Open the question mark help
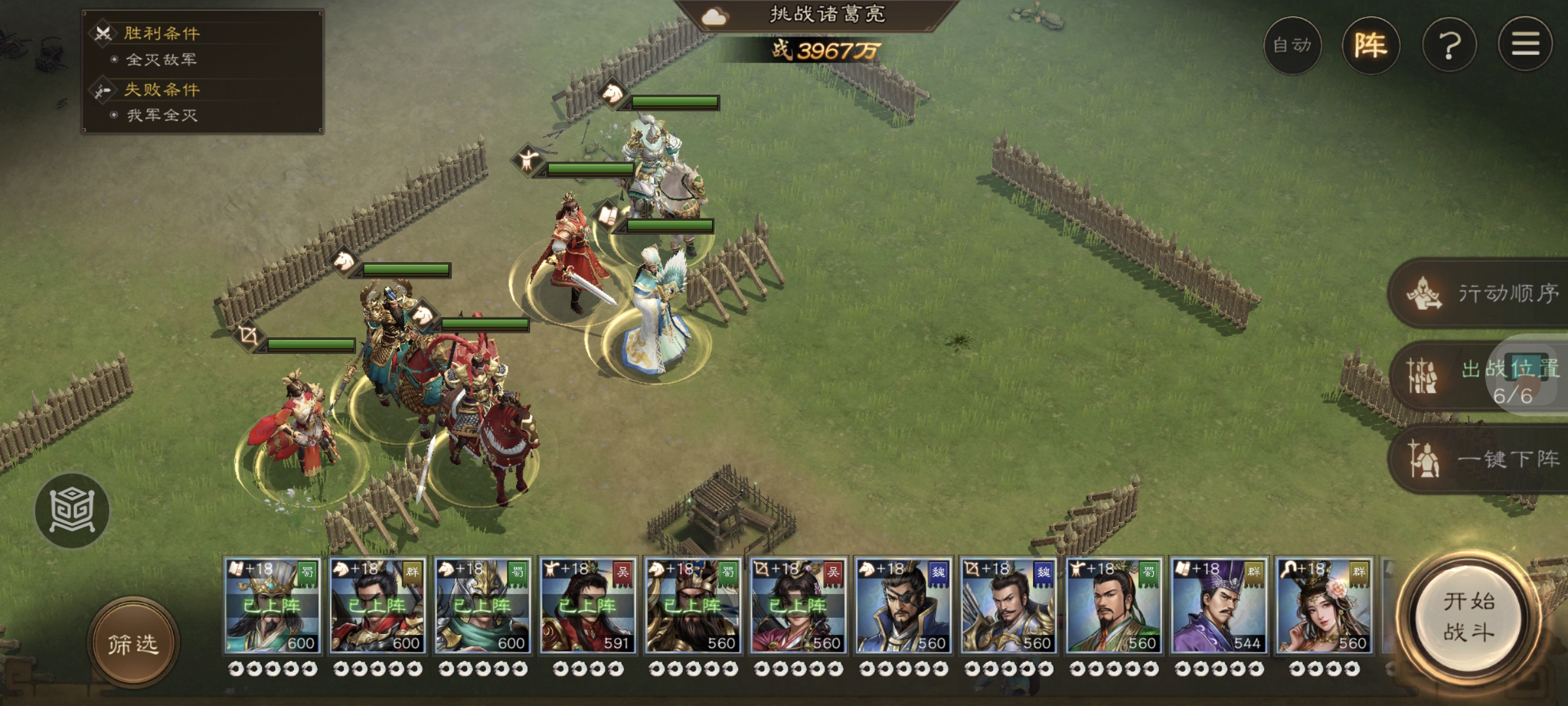Screen dimensions: 1568x706 pyautogui.click(x=1449, y=45)
